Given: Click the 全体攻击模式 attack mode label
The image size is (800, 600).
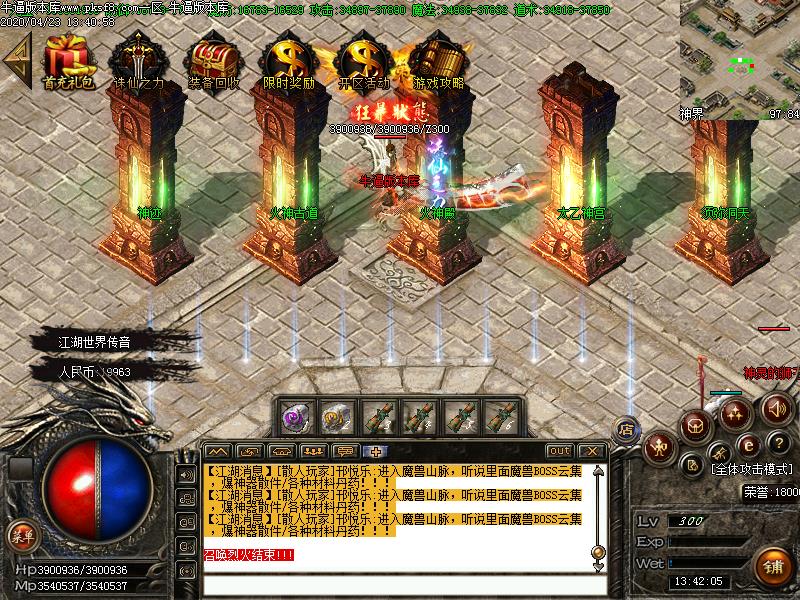Looking at the screenshot, I should pos(751,468).
